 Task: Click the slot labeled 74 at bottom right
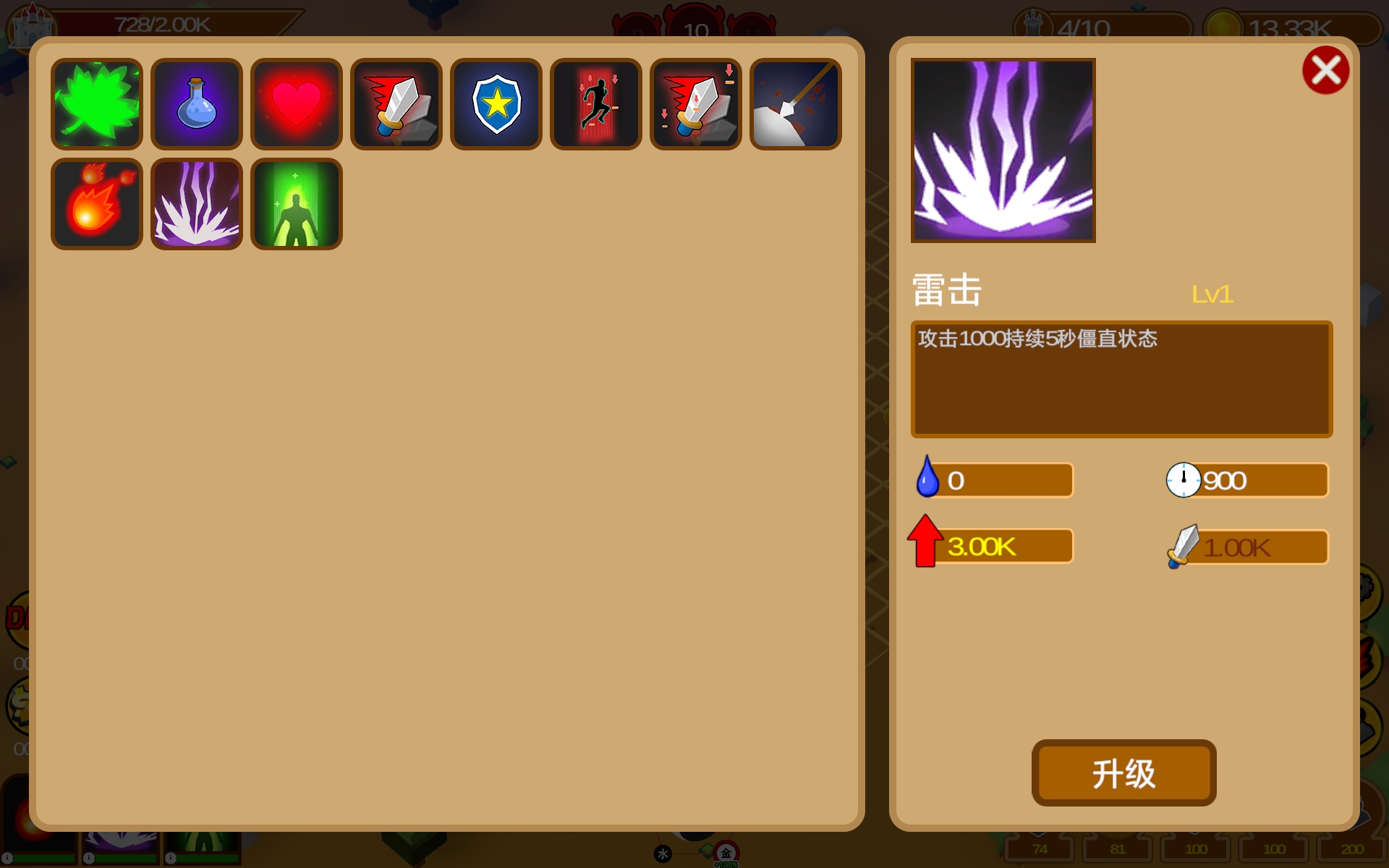1040,848
